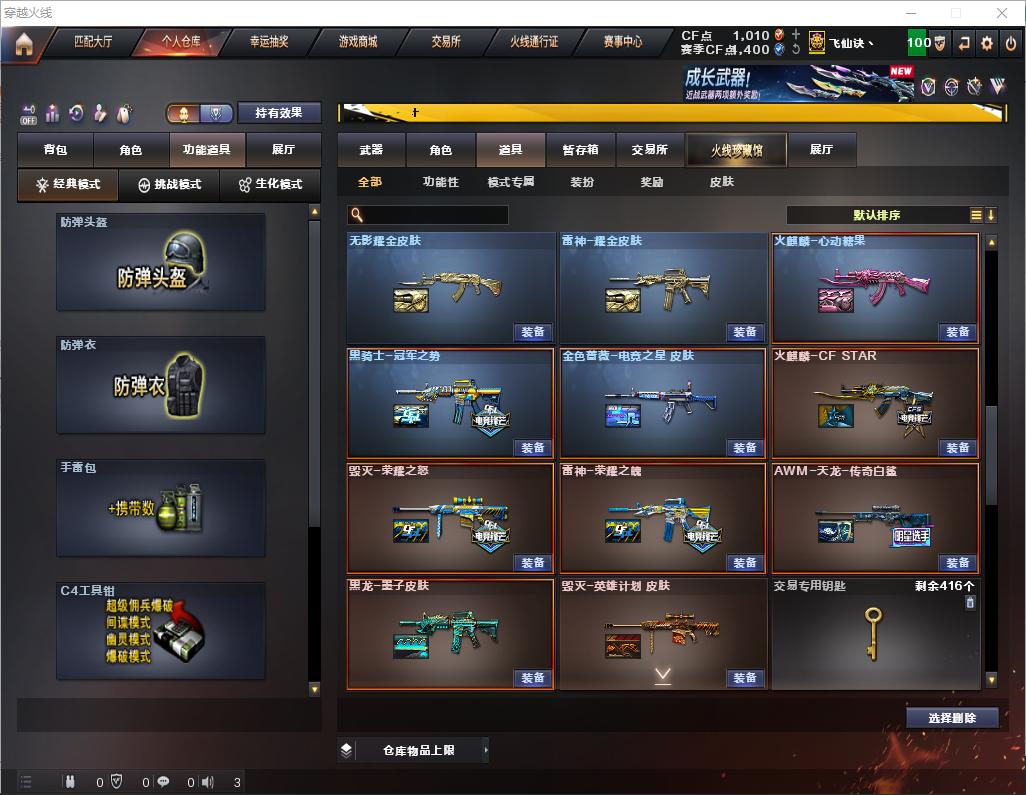Image resolution: width=1026 pixels, height=795 pixels.
Task: Open 火线通行证 battle pass
Action: (x=534, y=42)
